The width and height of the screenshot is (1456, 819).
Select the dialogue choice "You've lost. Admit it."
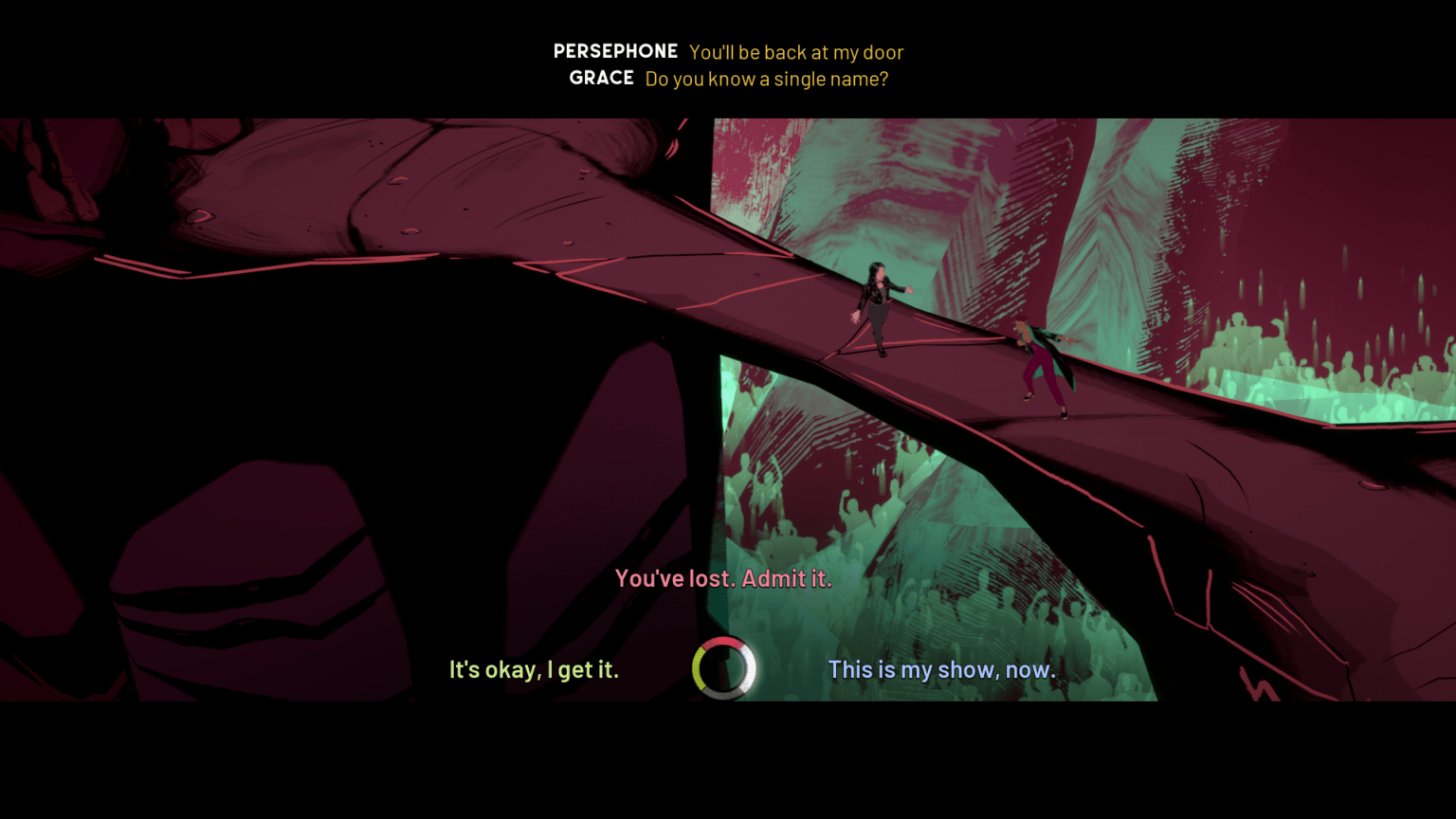click(723, 577)
